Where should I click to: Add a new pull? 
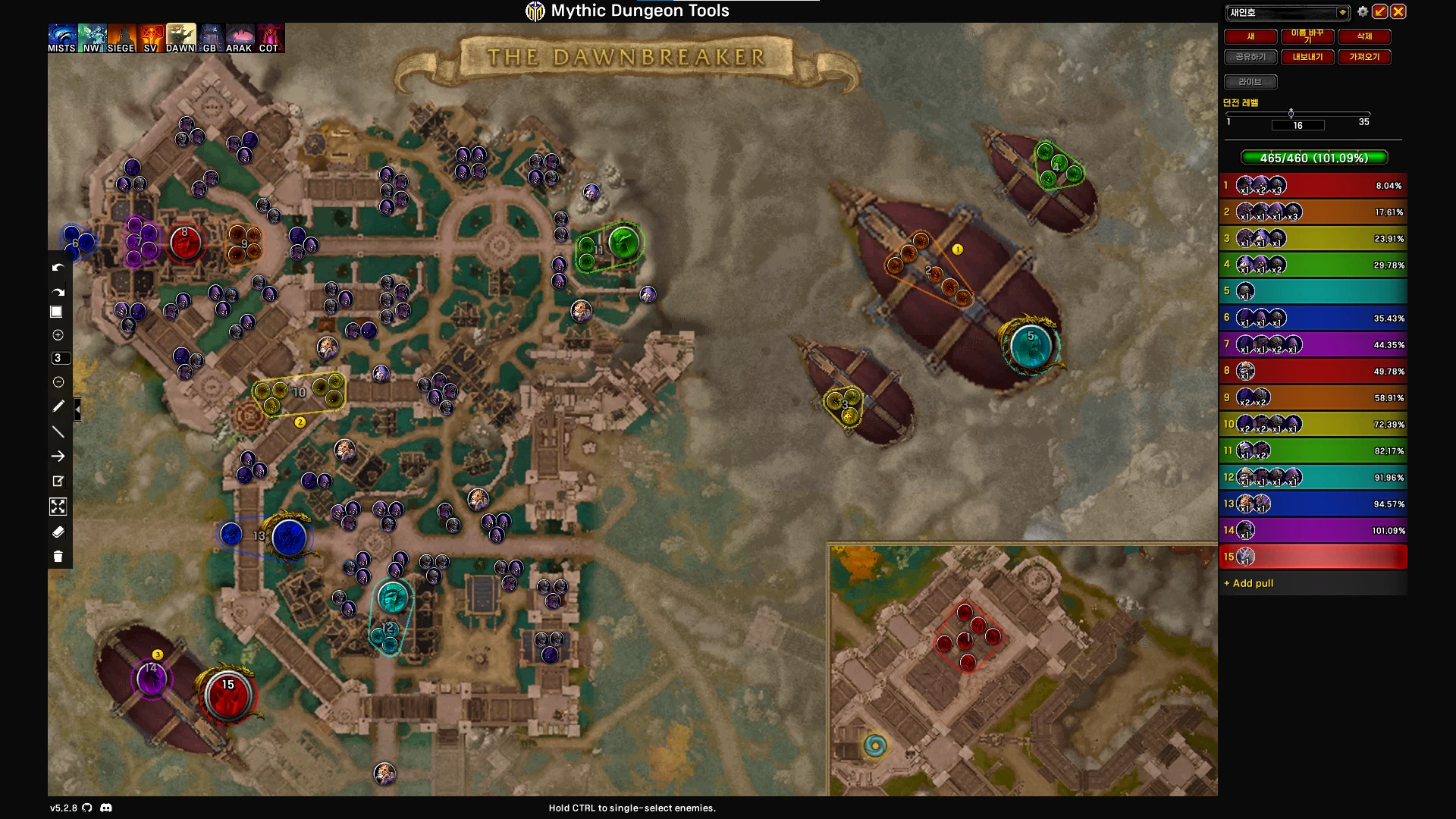(x=1249, y=583)
